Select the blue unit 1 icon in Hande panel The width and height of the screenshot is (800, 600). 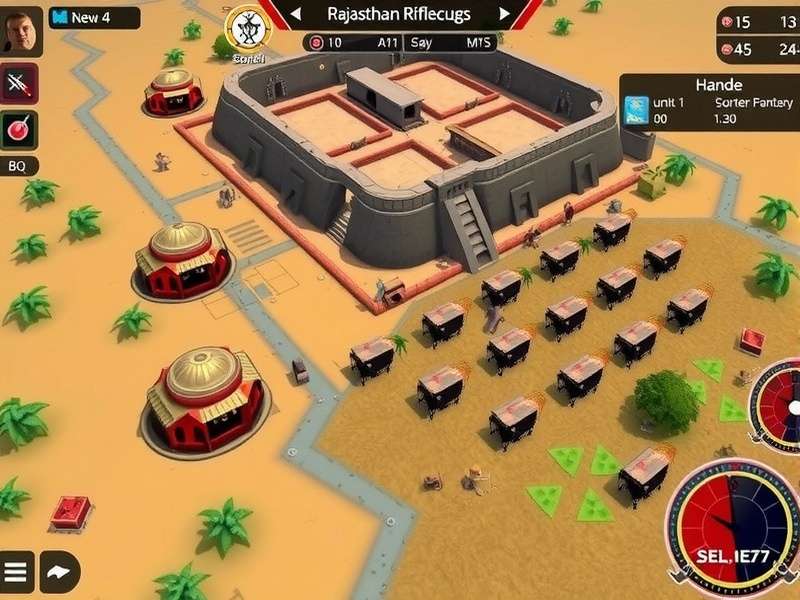[635, 109]
